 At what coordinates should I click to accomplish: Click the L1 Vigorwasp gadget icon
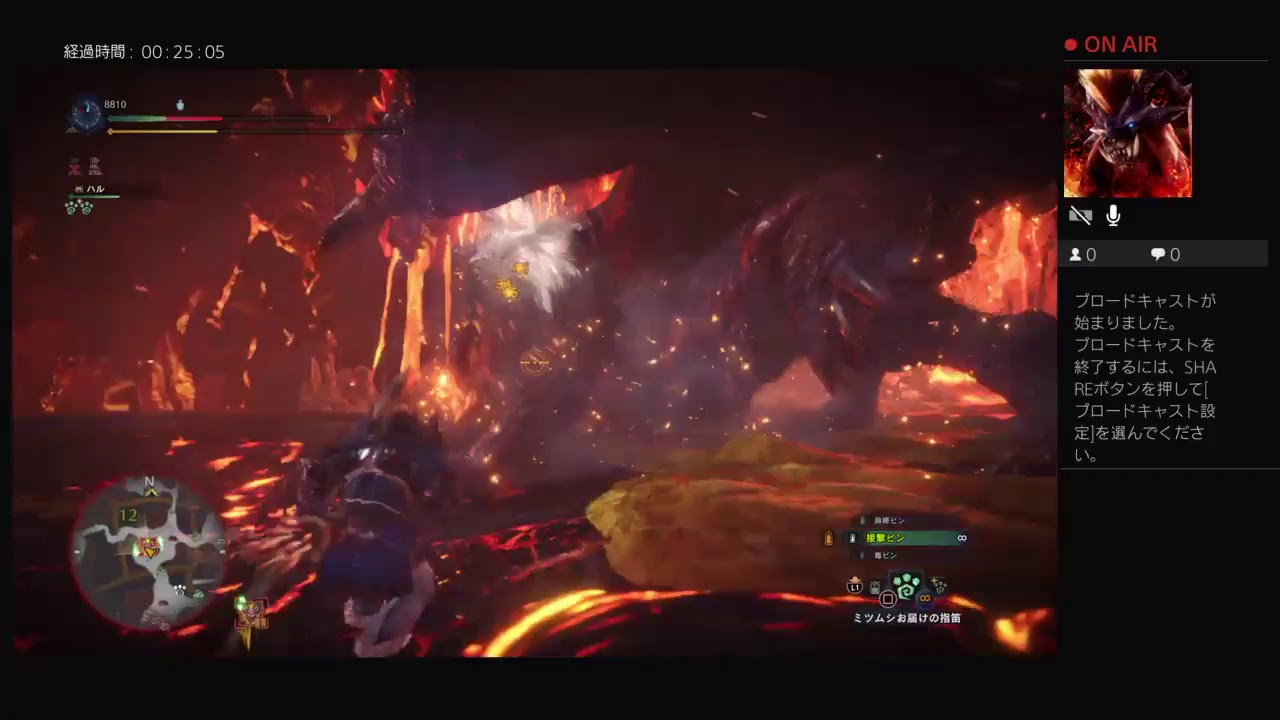tap(855, 587)
